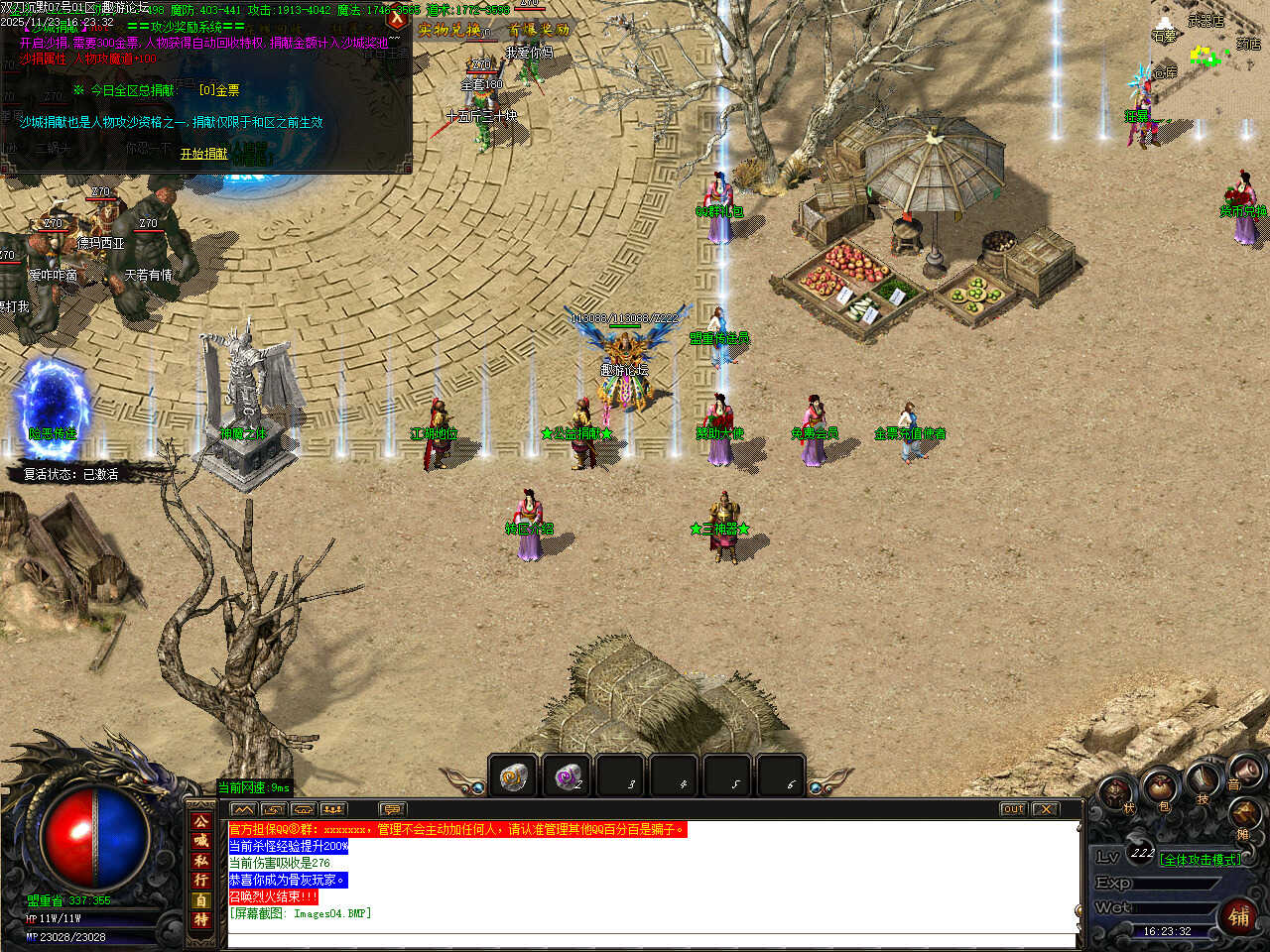Switch chat to the 行 guild channel
Screen dimensions: 1270x952
(x=201, y=881)
